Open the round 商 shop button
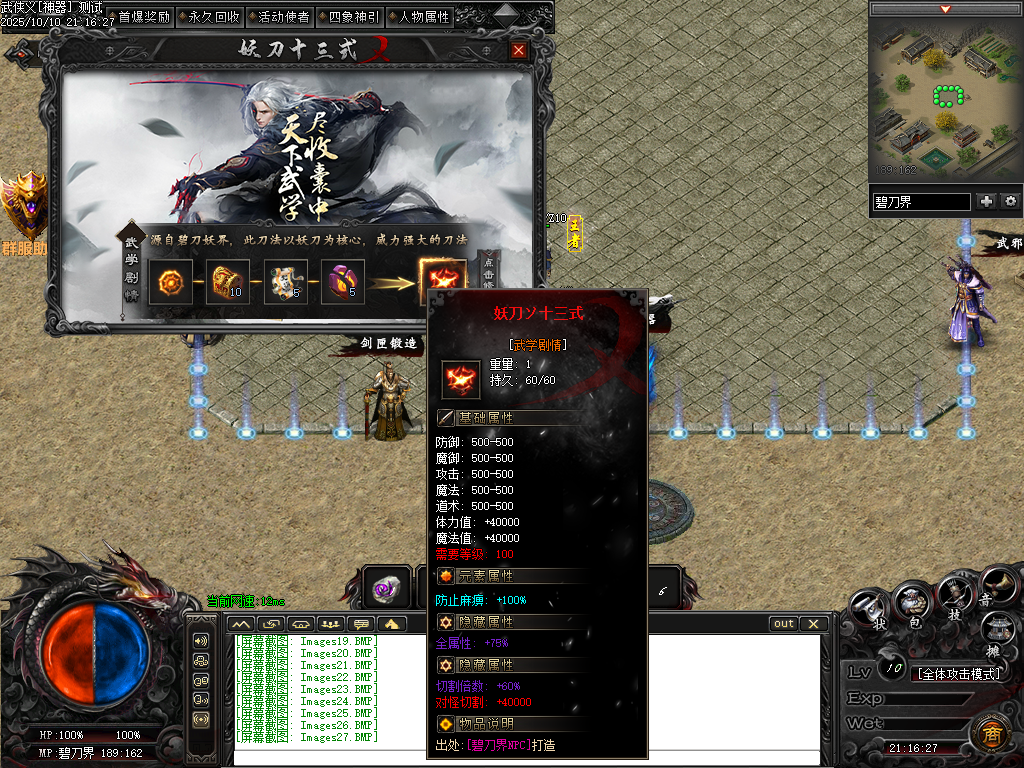The image size is (1024, 768). pos(988,734)
